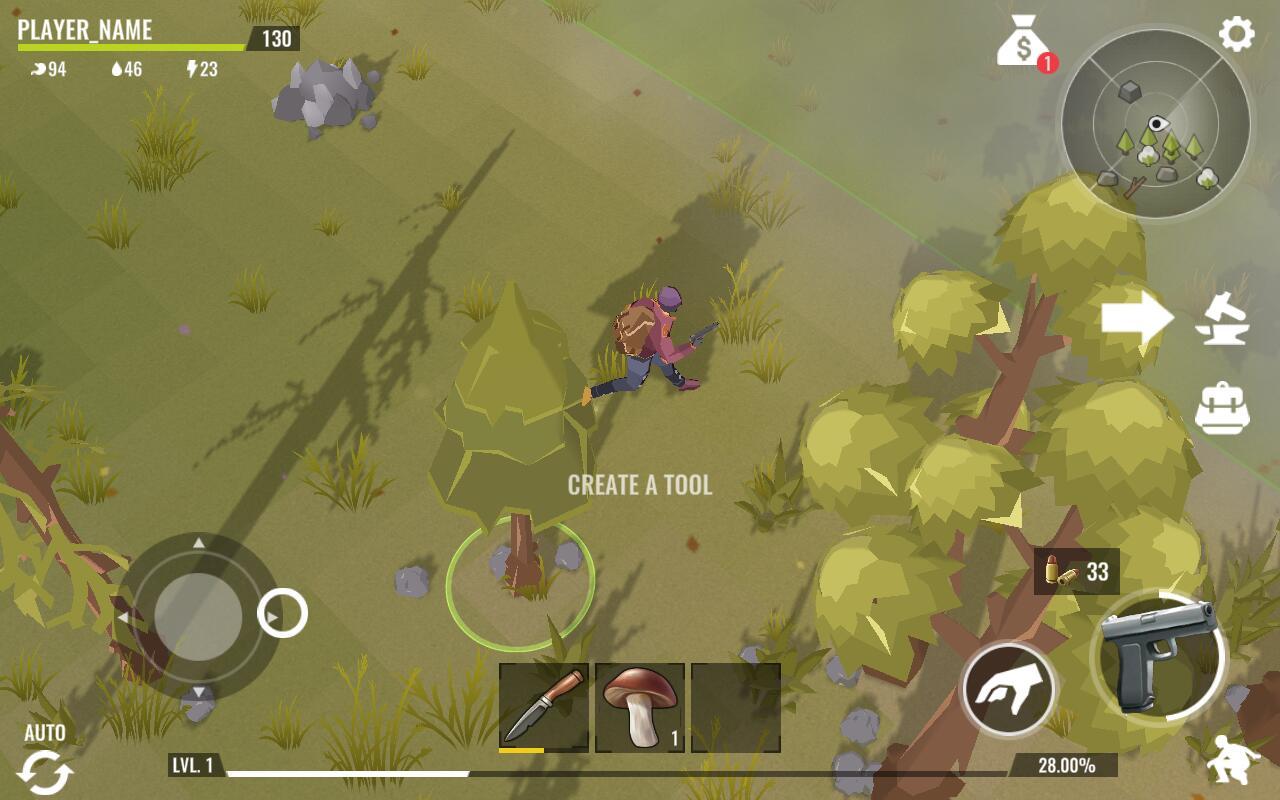This screenshot has width=1280, height=800.
Task: Tap the virtual joystick pad
Action: click(198, 617)
